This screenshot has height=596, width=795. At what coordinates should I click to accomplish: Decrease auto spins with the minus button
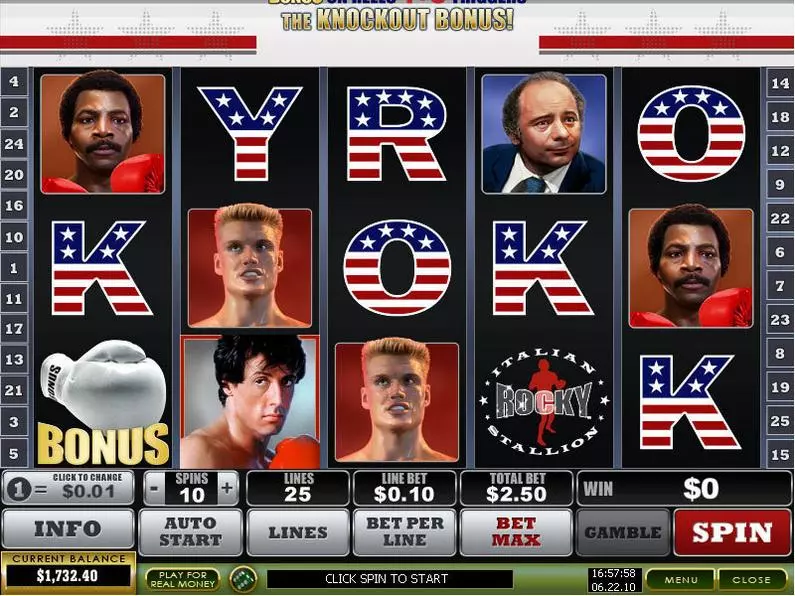[154, 488]
